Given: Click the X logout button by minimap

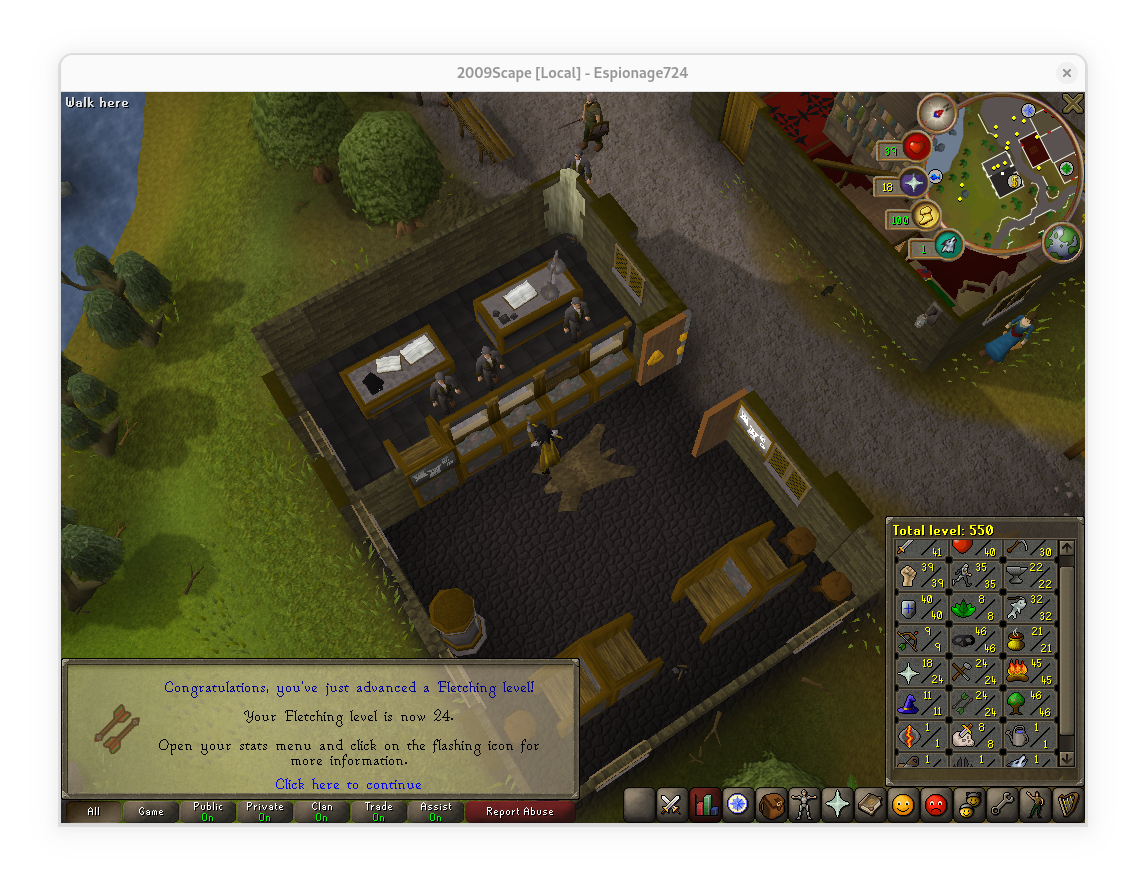Looking at the screenshot, I should (x=1072, y=103).
